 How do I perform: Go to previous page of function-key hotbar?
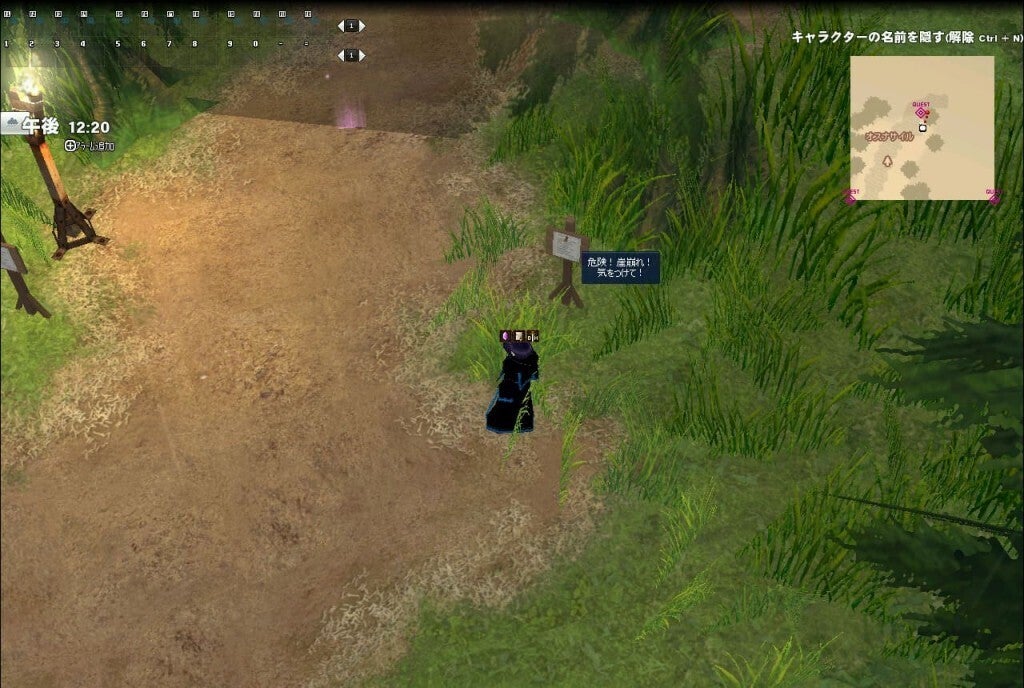click(340, 26)
